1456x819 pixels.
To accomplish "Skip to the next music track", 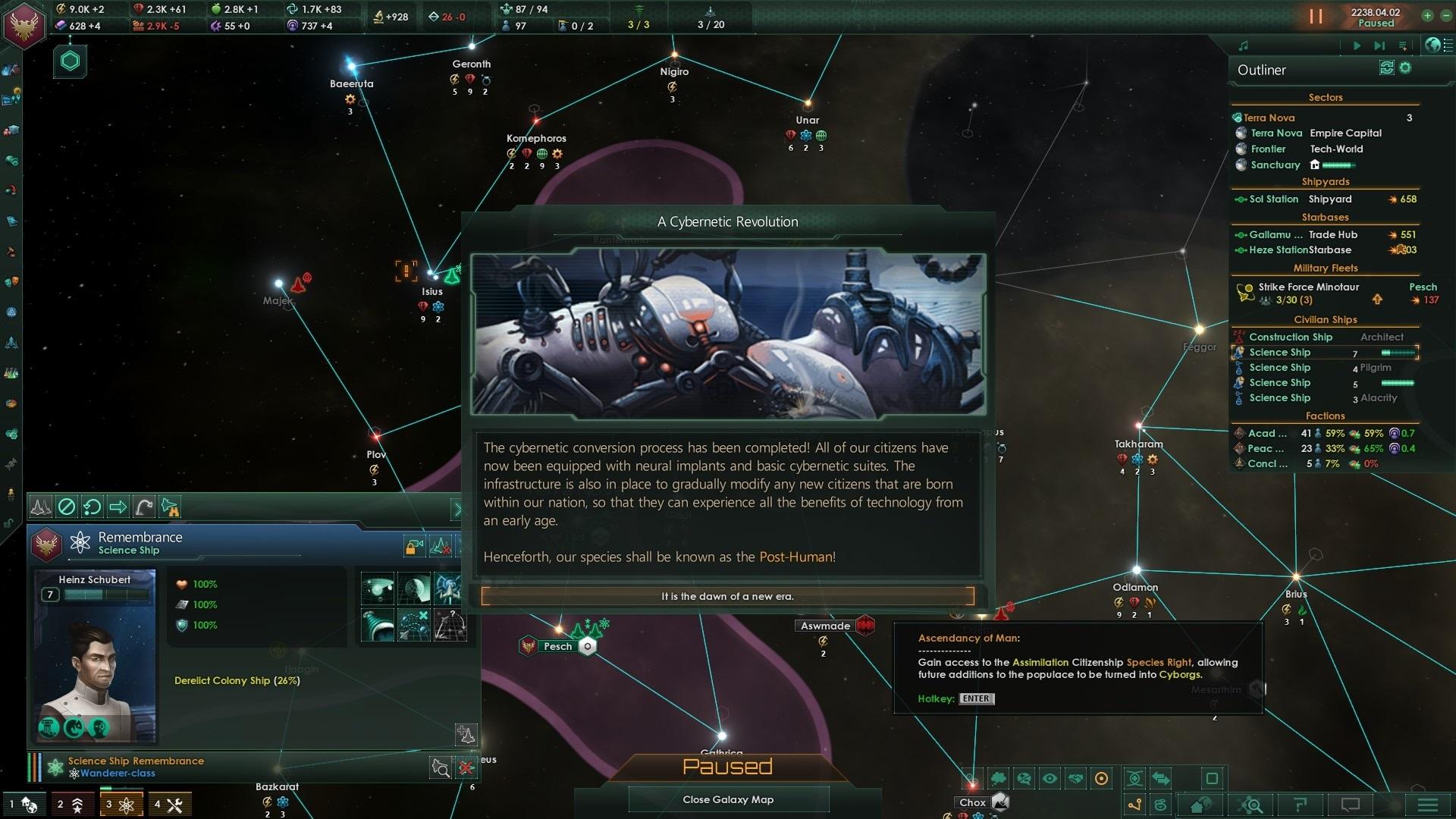I will [x=1379, y=45].
